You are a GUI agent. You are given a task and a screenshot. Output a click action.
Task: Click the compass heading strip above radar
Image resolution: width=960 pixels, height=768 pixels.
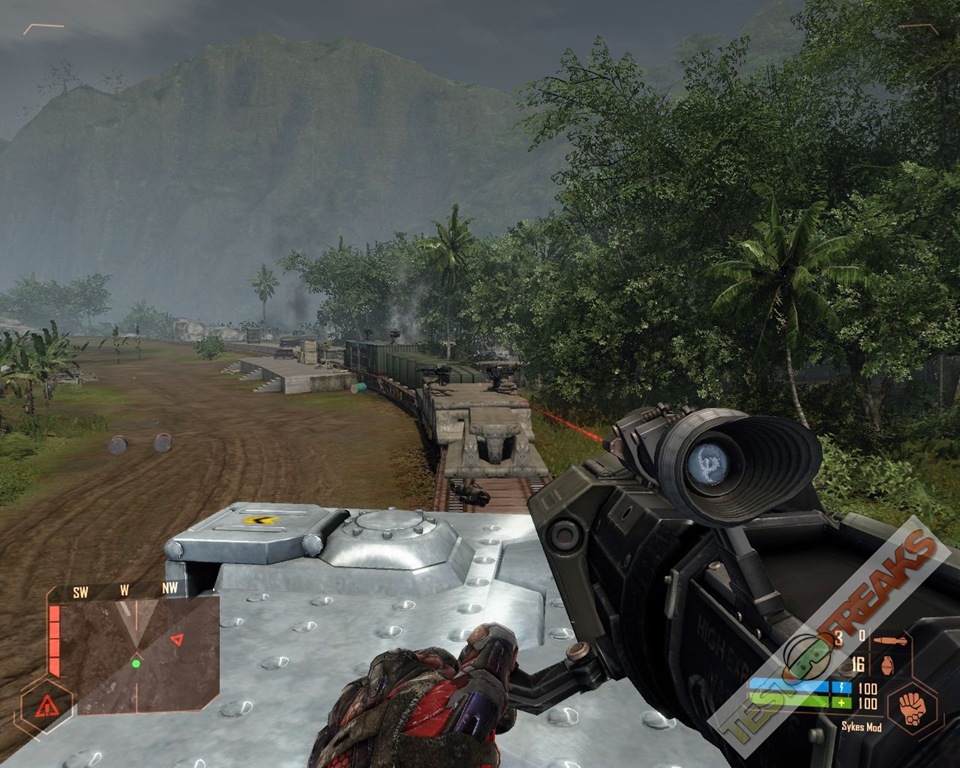pos(124,590)
